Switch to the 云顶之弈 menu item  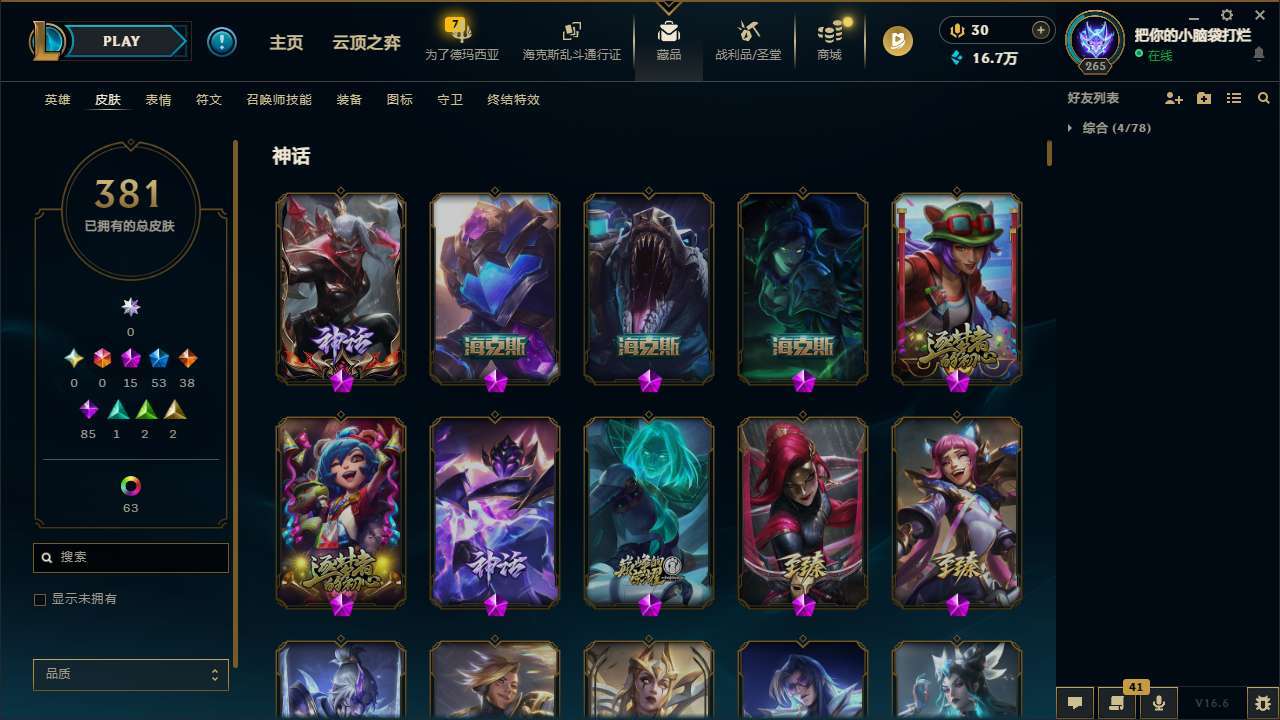tap(365, 41)
